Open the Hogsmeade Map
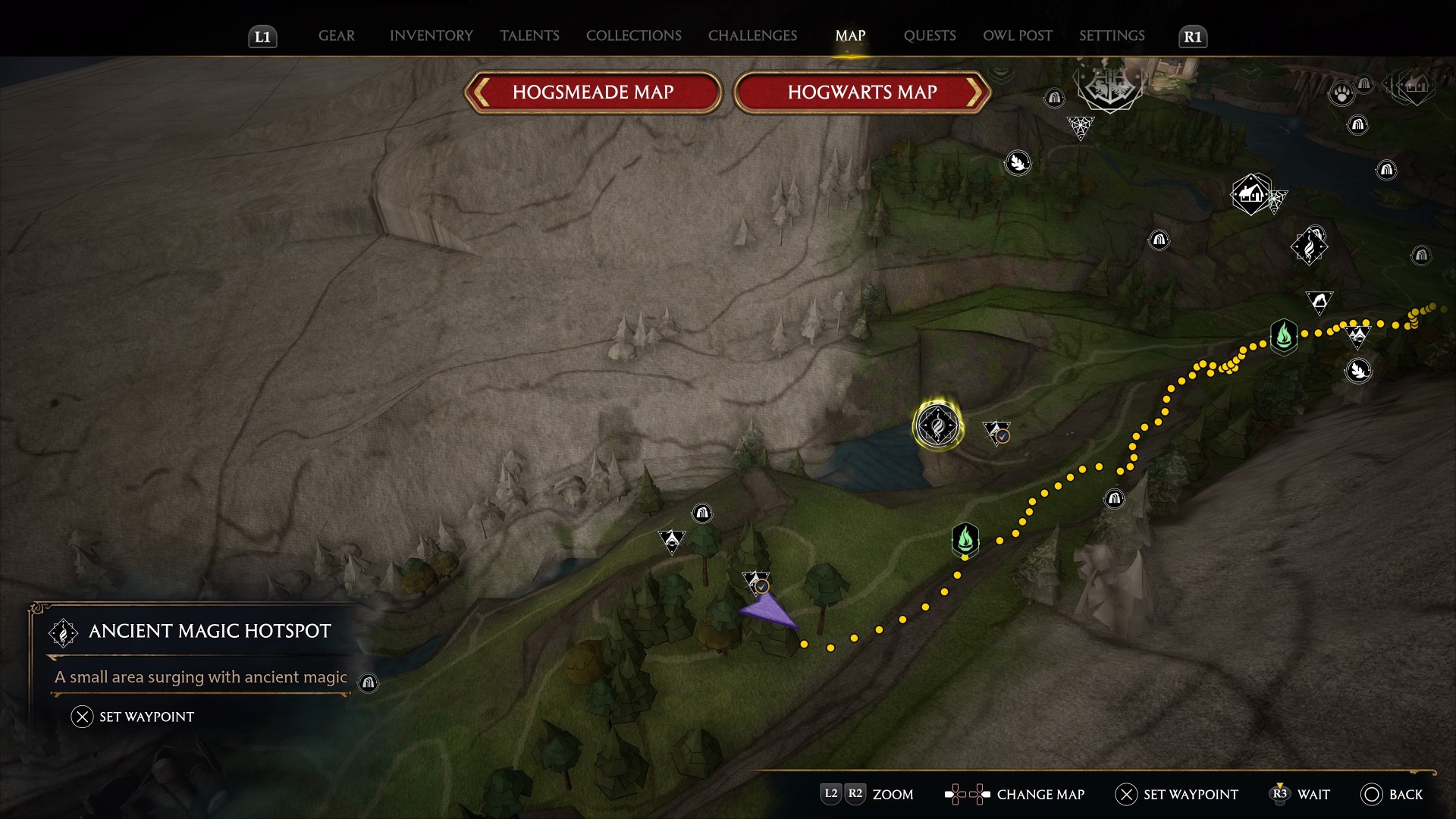This screenshot has width=1456, height=819. [593, 92]
